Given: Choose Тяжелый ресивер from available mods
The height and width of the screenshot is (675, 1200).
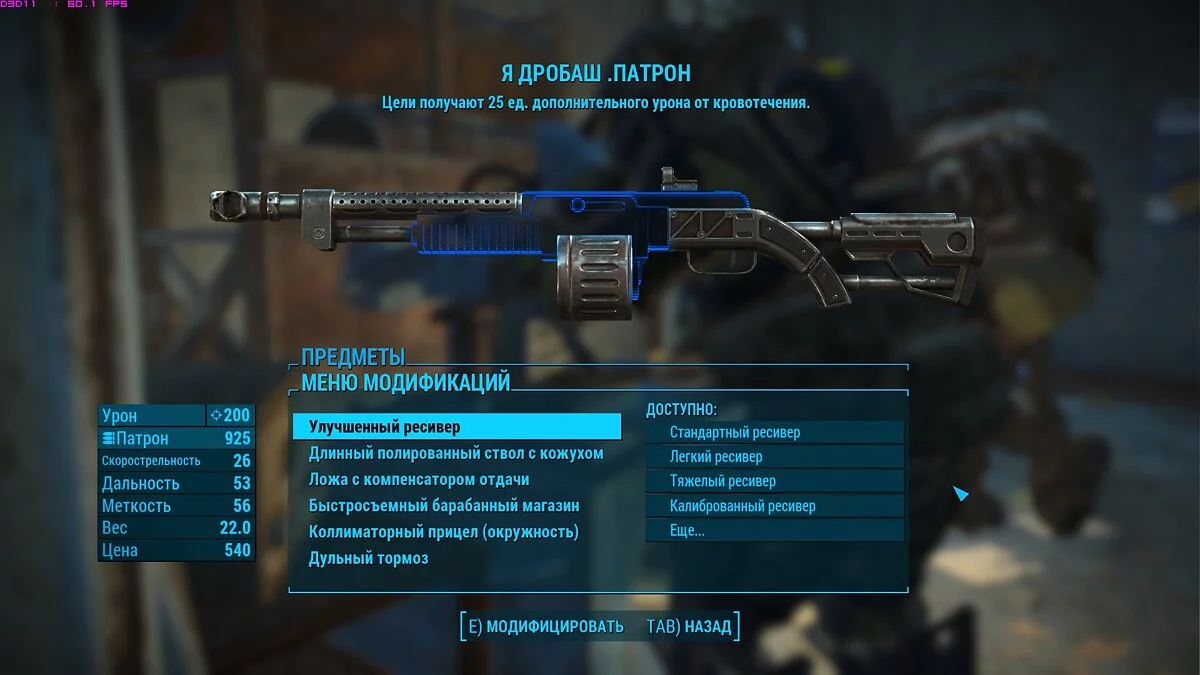Looking at the screenshot, I should (x=775, y=481).
